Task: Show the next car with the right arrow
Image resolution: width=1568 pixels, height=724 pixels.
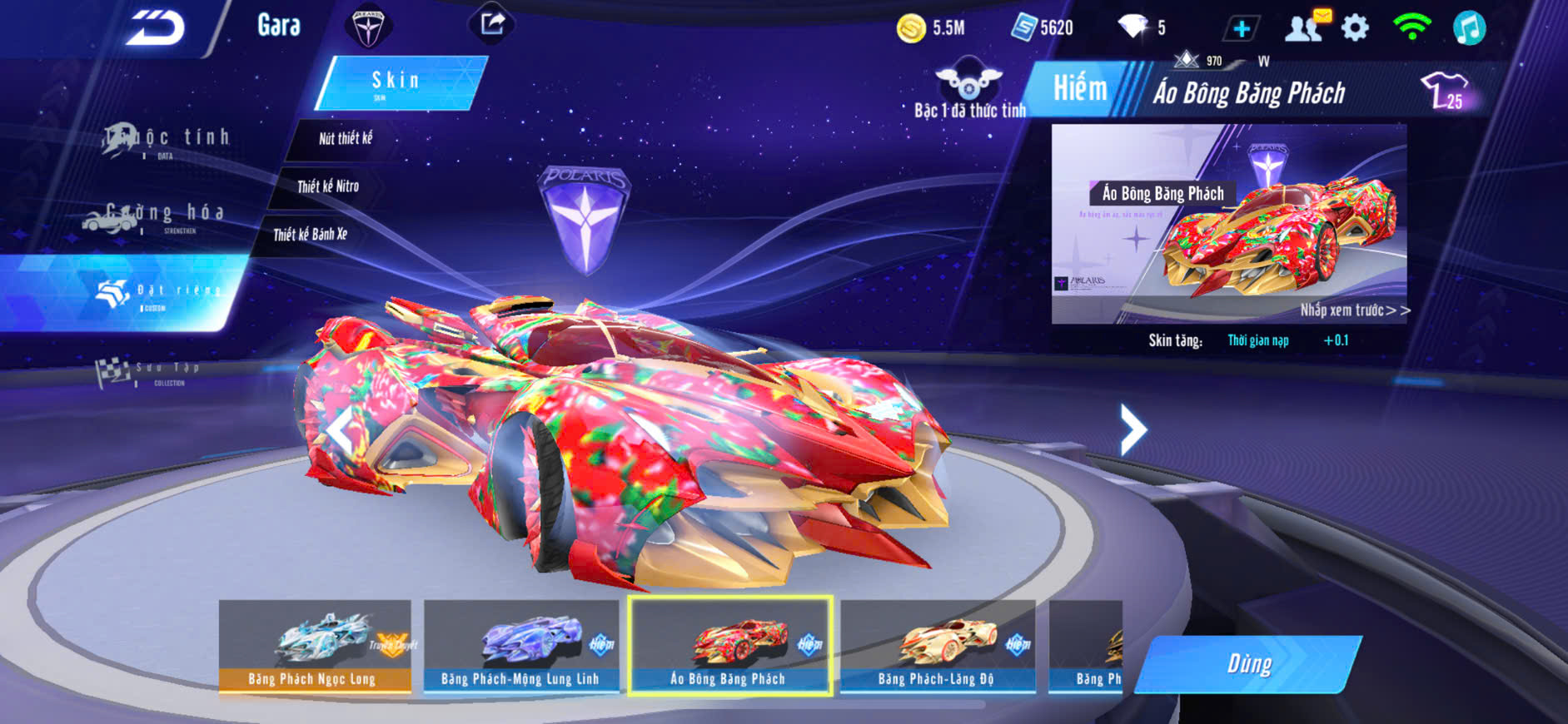Action: coord(1132,429)
